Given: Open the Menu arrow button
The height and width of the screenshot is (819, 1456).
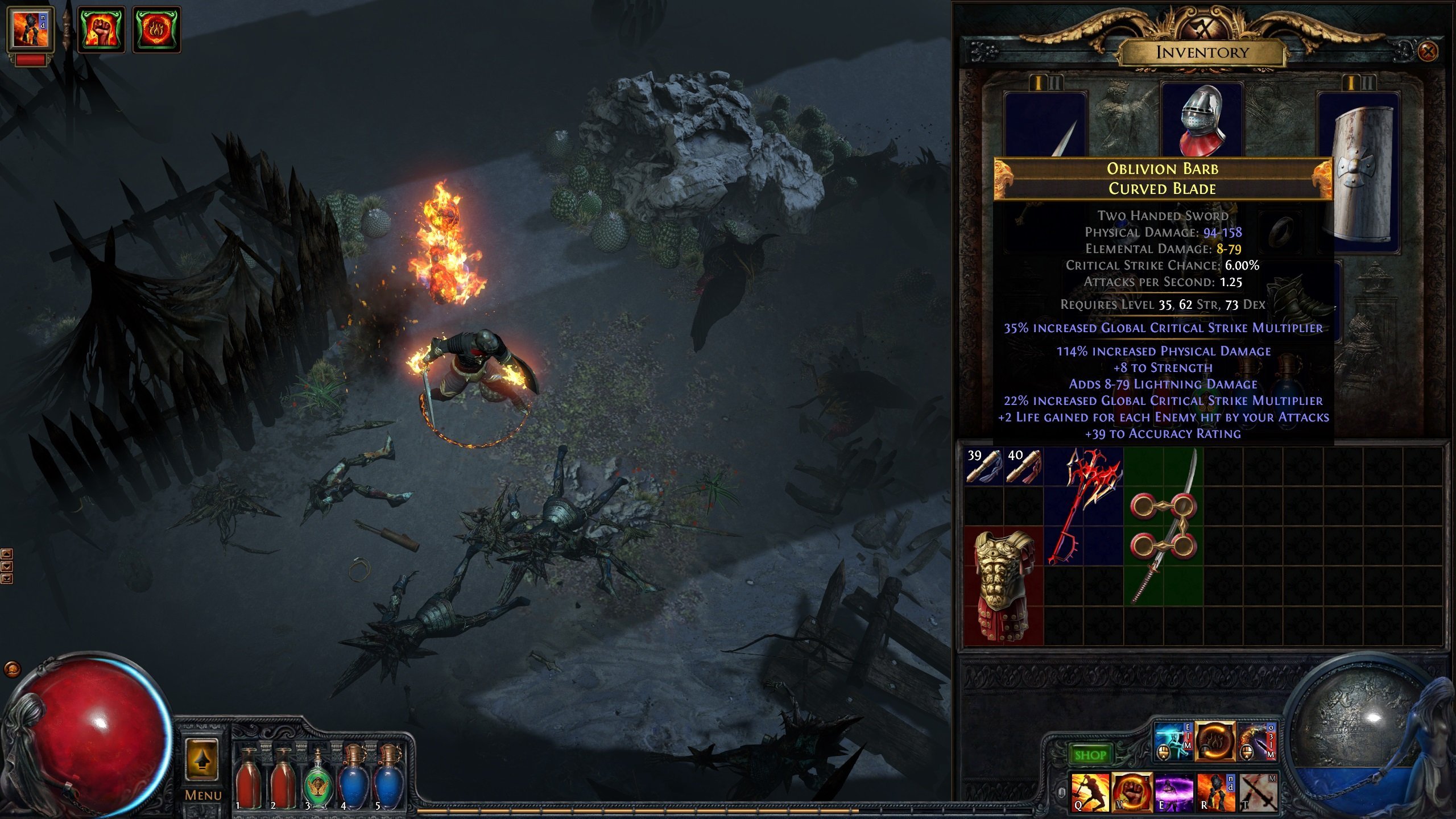Looking at the screenshot, I should (202, 759).
